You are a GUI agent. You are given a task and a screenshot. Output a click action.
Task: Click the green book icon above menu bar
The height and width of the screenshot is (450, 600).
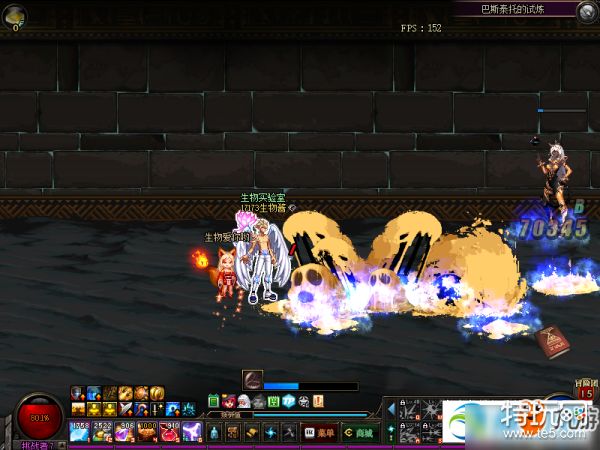(x=214, y=401)
